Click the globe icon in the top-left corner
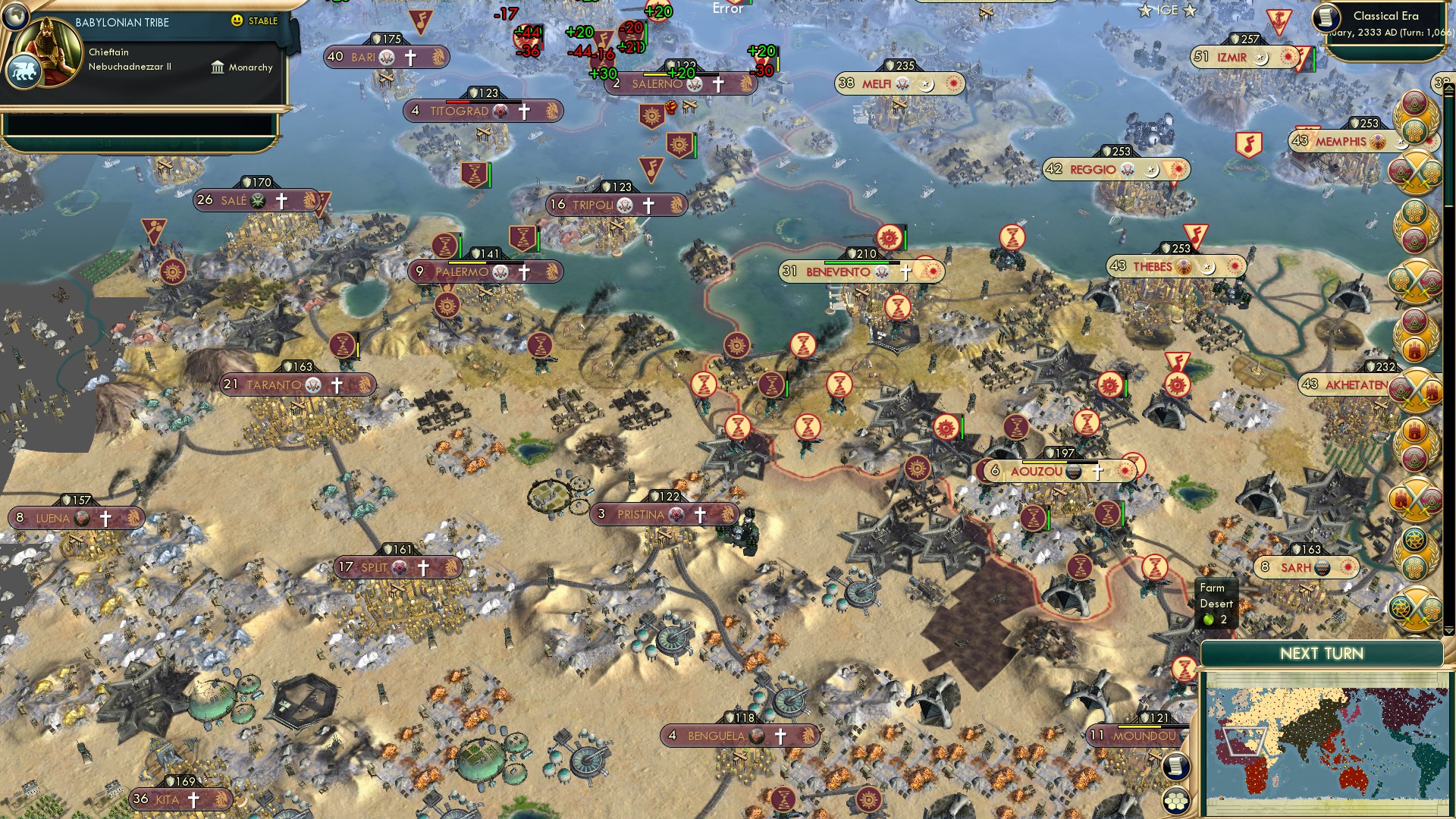This screenshot has width=1456, height=819. coord(15,17)
